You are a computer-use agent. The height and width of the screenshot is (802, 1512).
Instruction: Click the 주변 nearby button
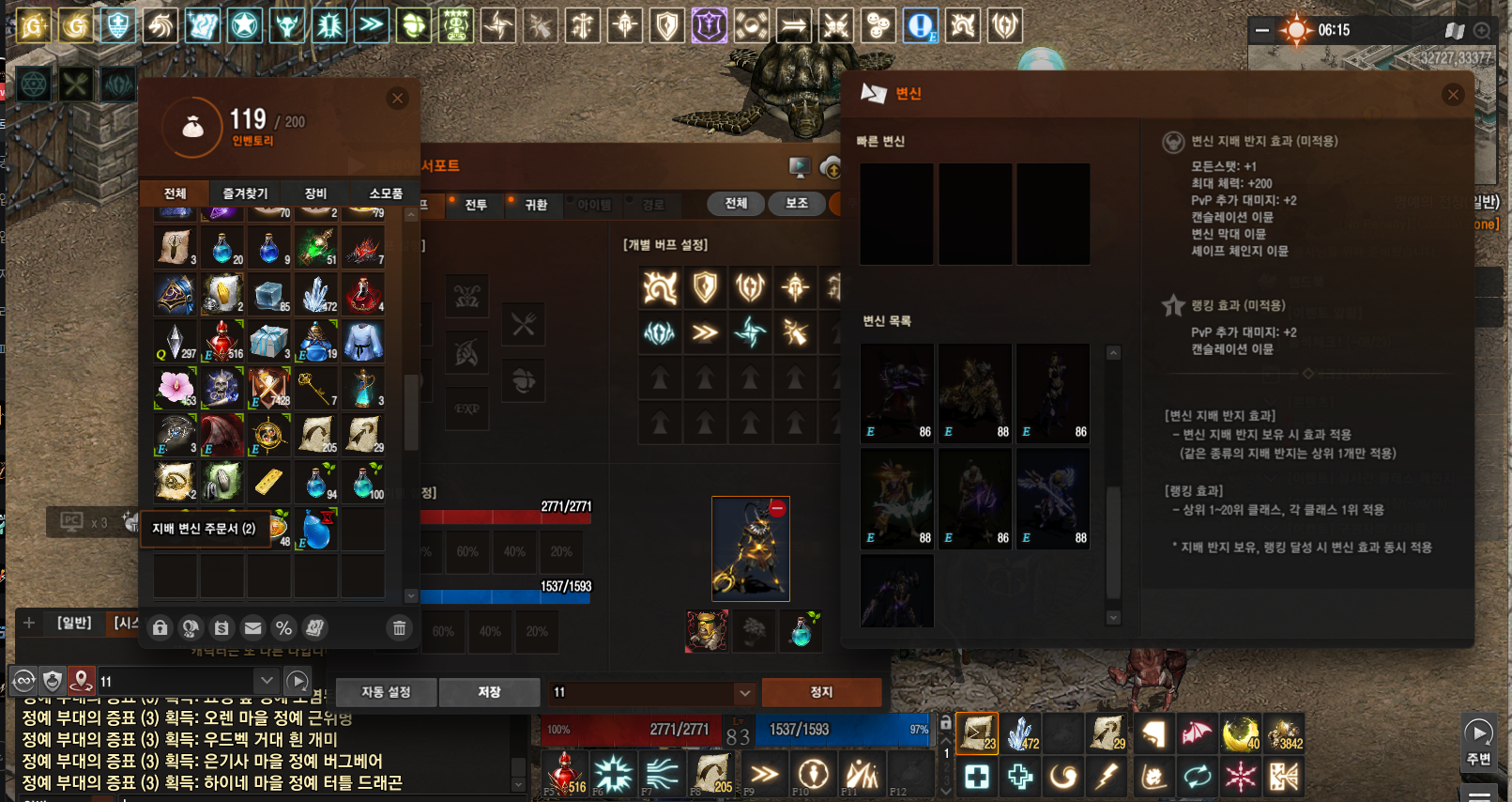click(x=1478, y=742)
